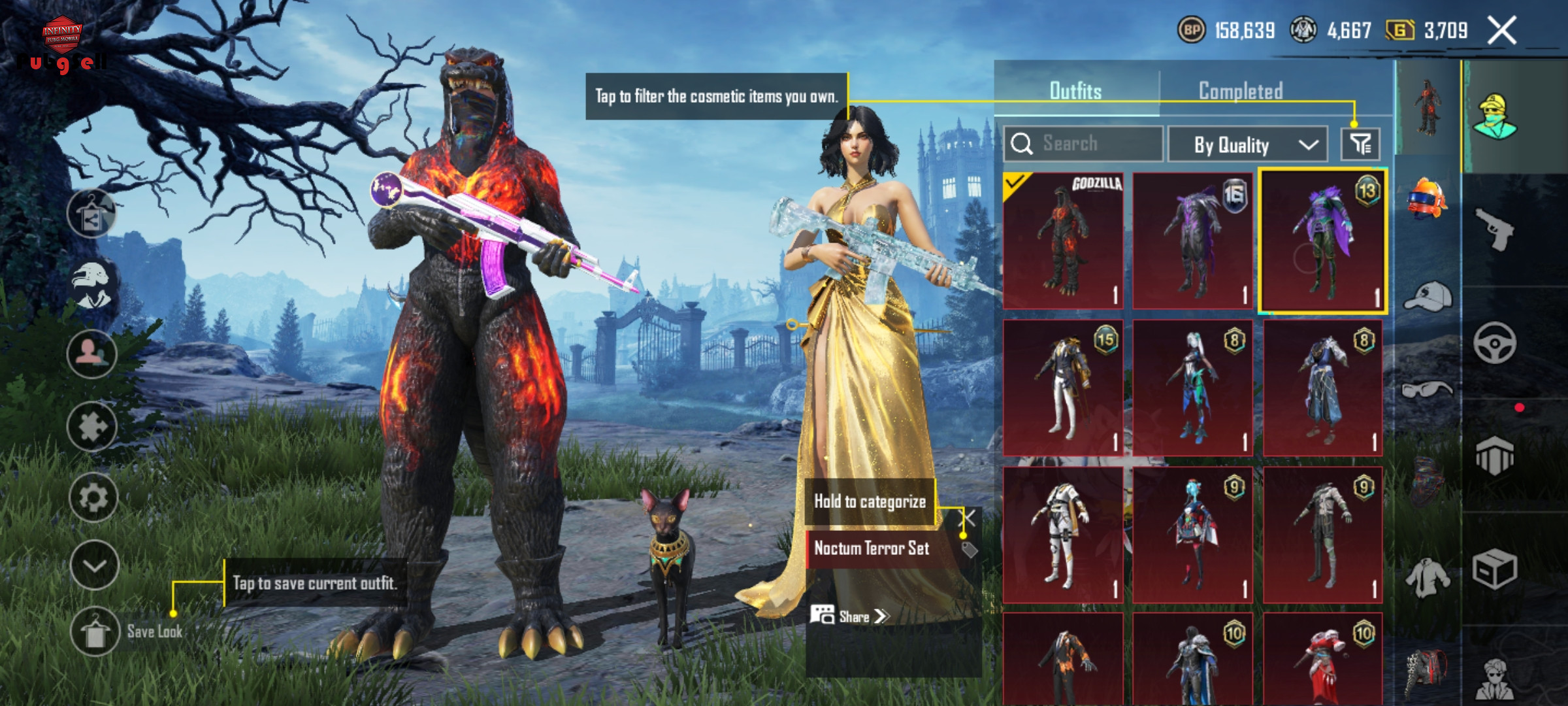Choose the level 16 purple outfit
This screenshot has height=706, width=1568.
click(1192, 241)
